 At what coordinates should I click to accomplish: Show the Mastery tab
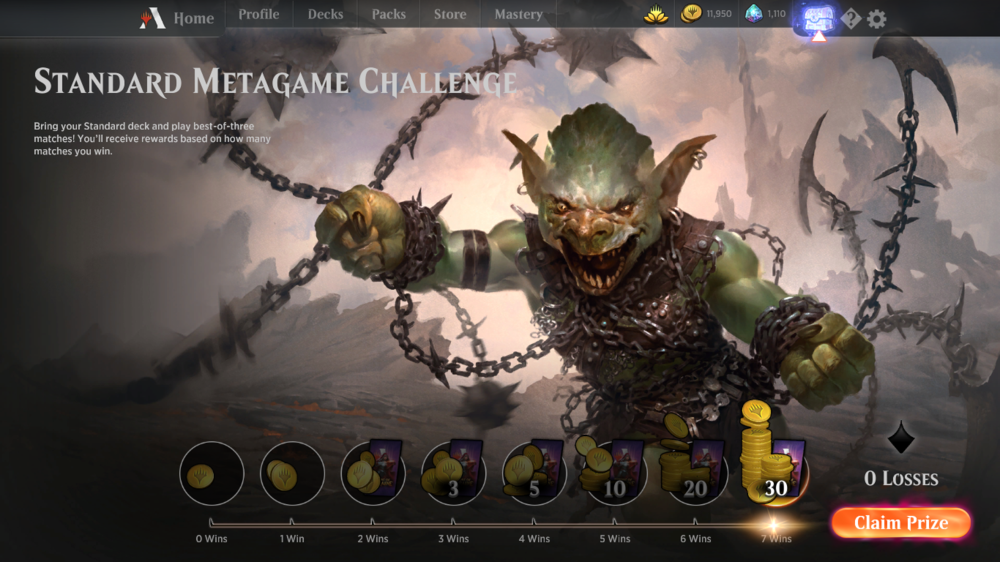point(518,15)
